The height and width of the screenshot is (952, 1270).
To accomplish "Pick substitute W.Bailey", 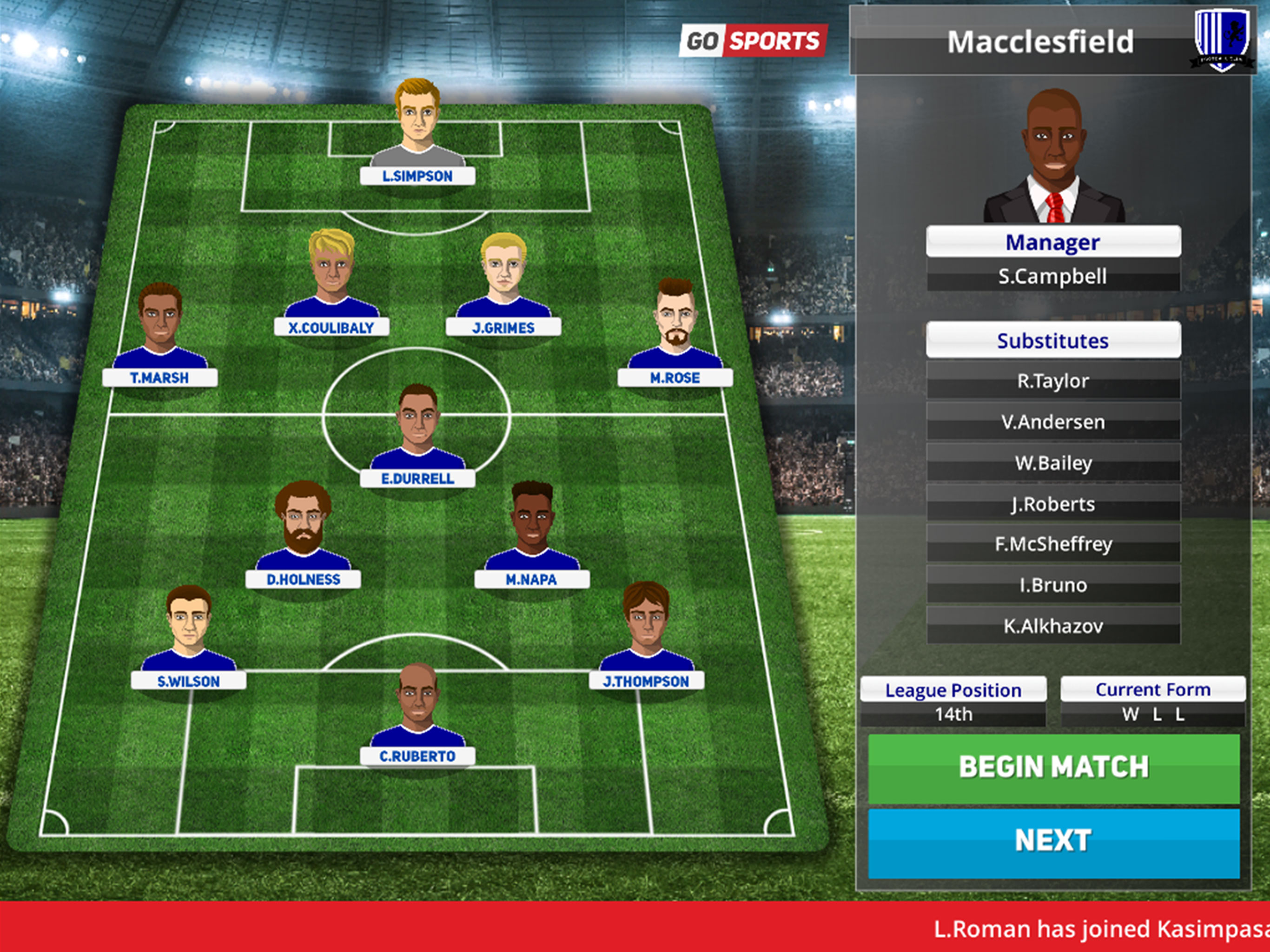I will [1053, 463].
